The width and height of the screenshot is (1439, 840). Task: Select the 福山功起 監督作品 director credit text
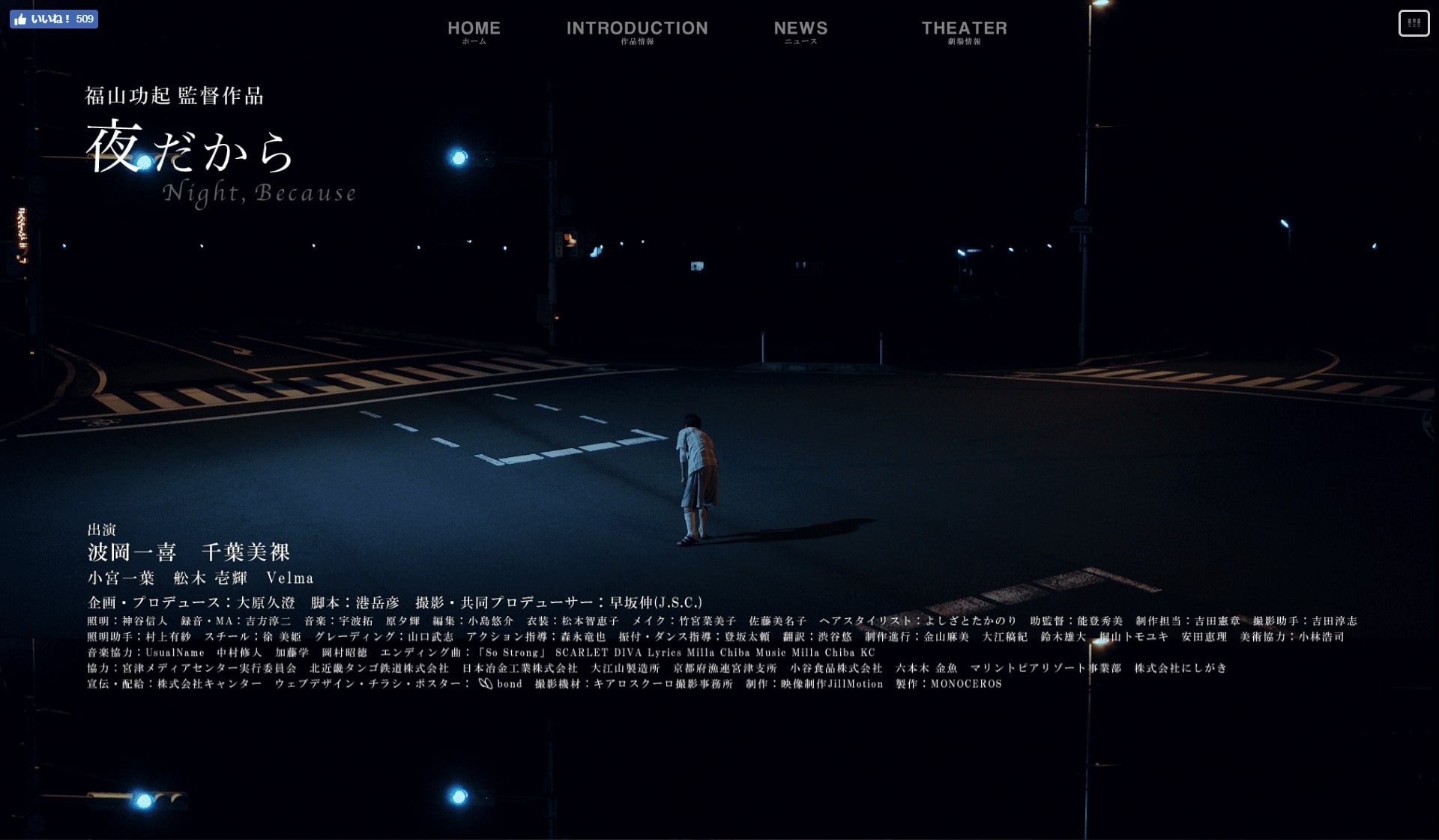(175, 96)
